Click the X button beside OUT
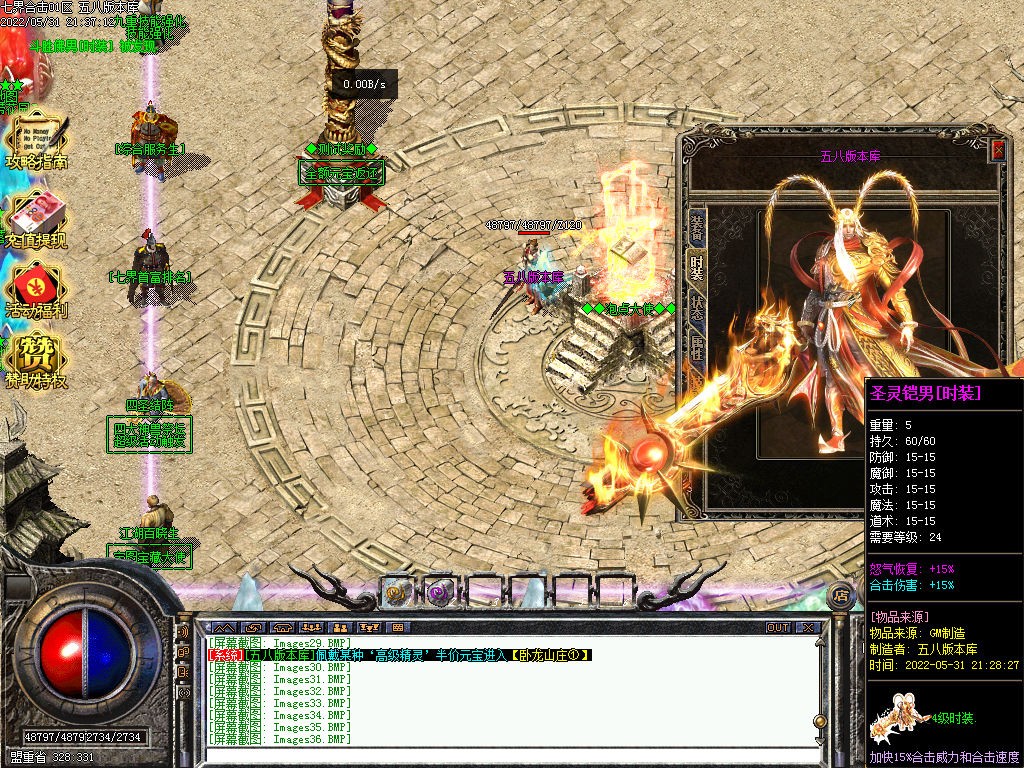Viewport: 1024px width, 768px height. pyautogui.click(x=807, y=628)
